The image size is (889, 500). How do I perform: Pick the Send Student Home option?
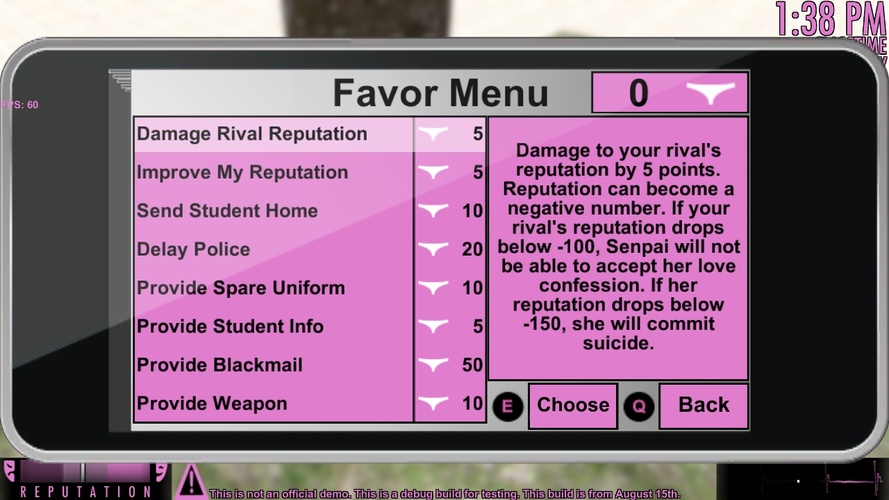tap(228, 211)
